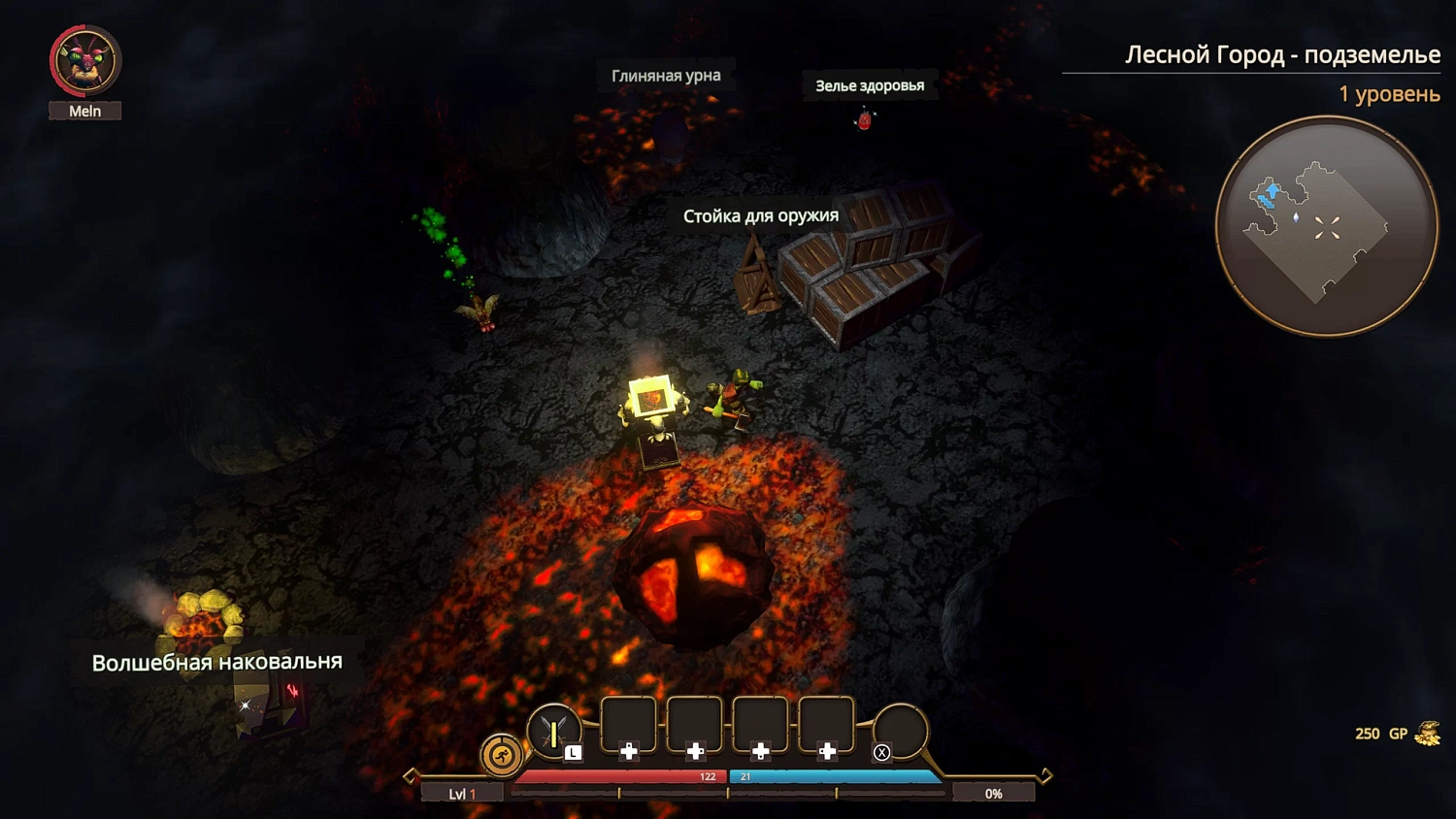Click the blue mana bar showing 21
Image resolution: width=1456 pixels, height=819 pixels.
(835, 776)
